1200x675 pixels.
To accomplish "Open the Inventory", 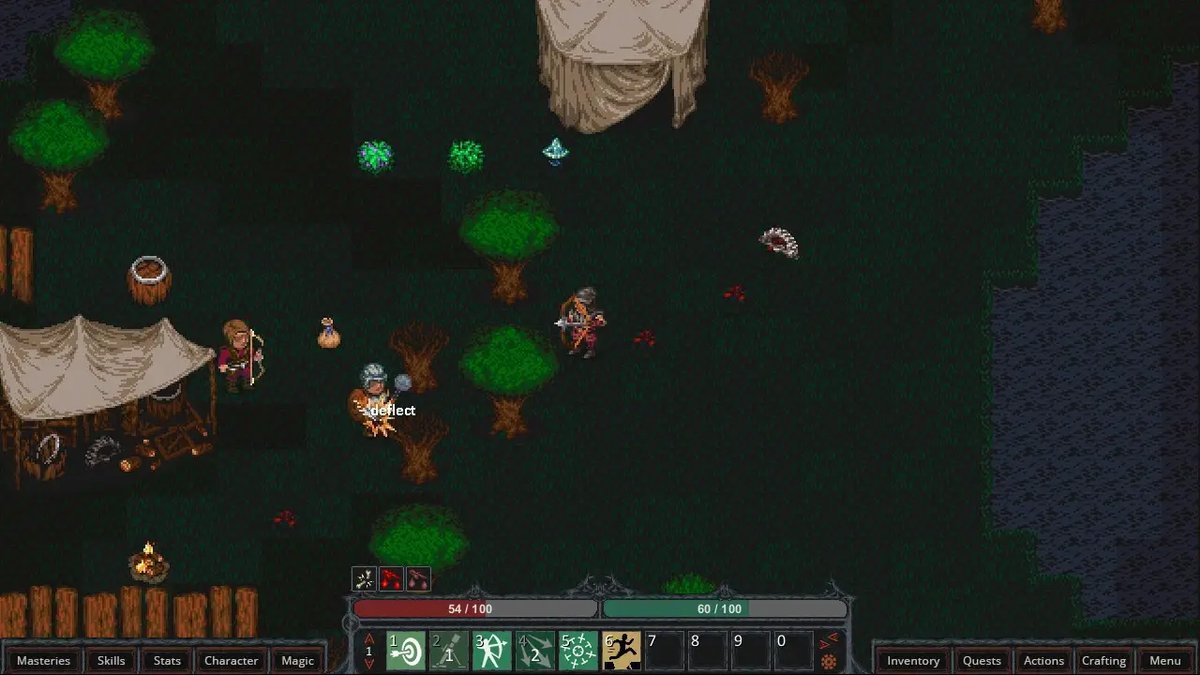I will tap(913, 660).
